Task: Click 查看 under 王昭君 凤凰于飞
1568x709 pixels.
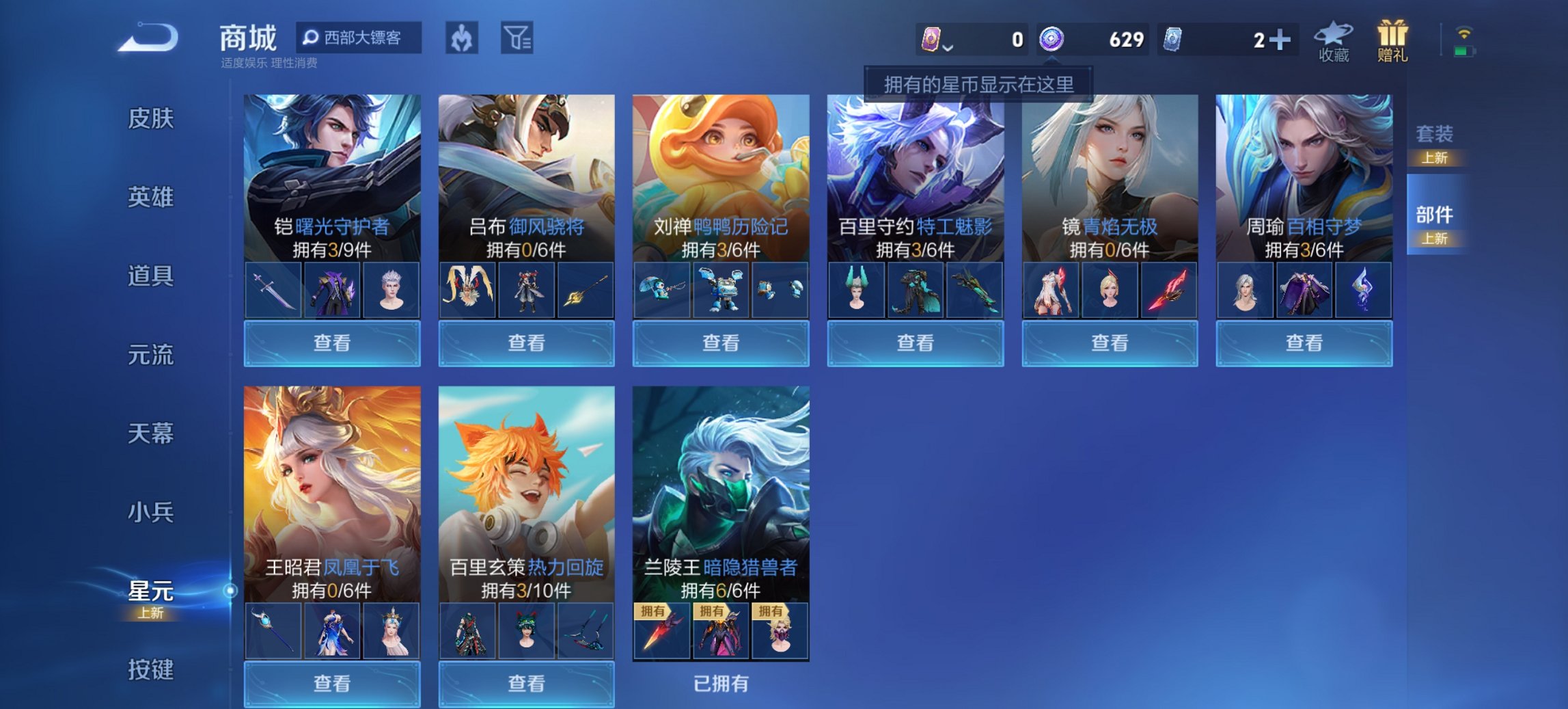Action: coord(332,685)
